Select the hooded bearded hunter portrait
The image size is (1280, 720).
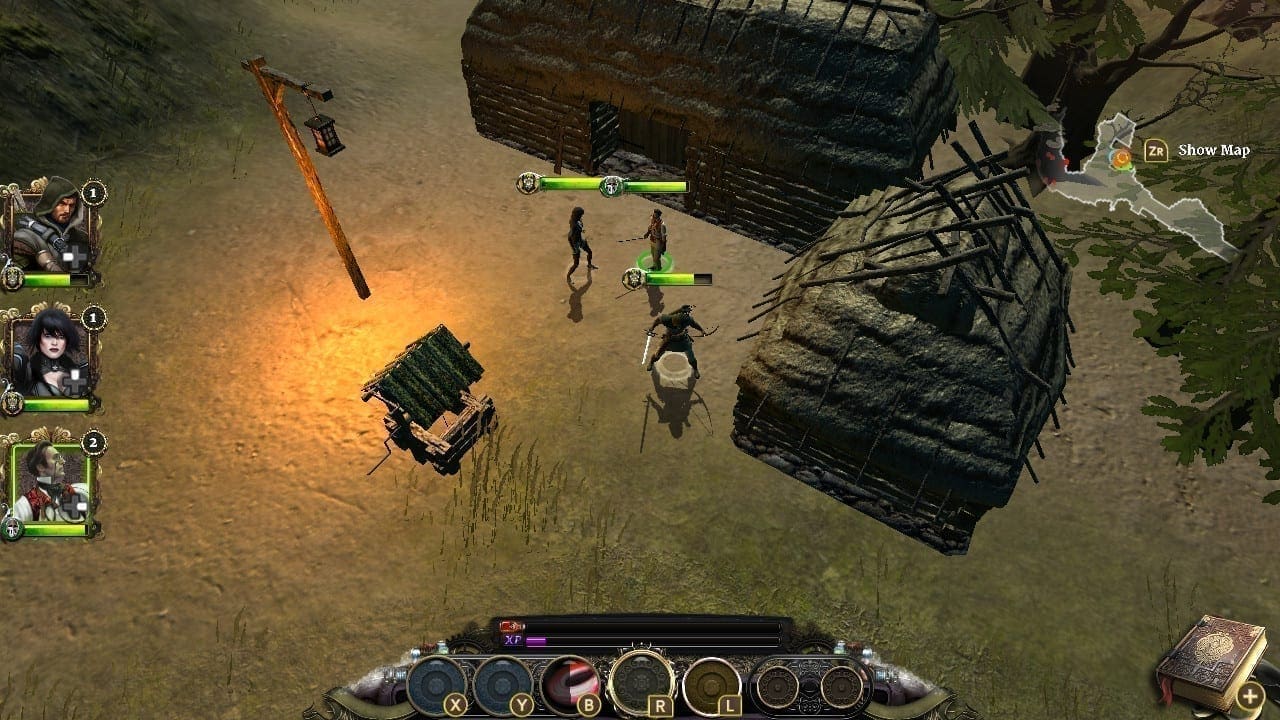pos(50,232)
